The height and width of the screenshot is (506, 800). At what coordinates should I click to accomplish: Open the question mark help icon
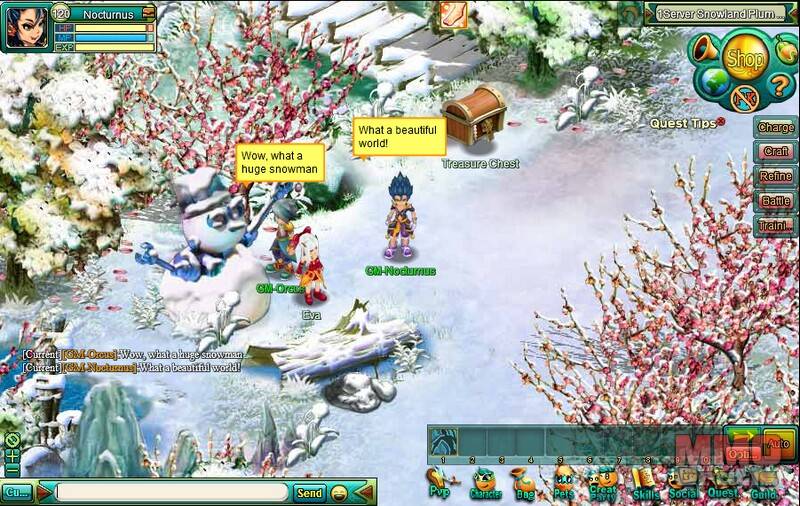(x=781, y=83)
